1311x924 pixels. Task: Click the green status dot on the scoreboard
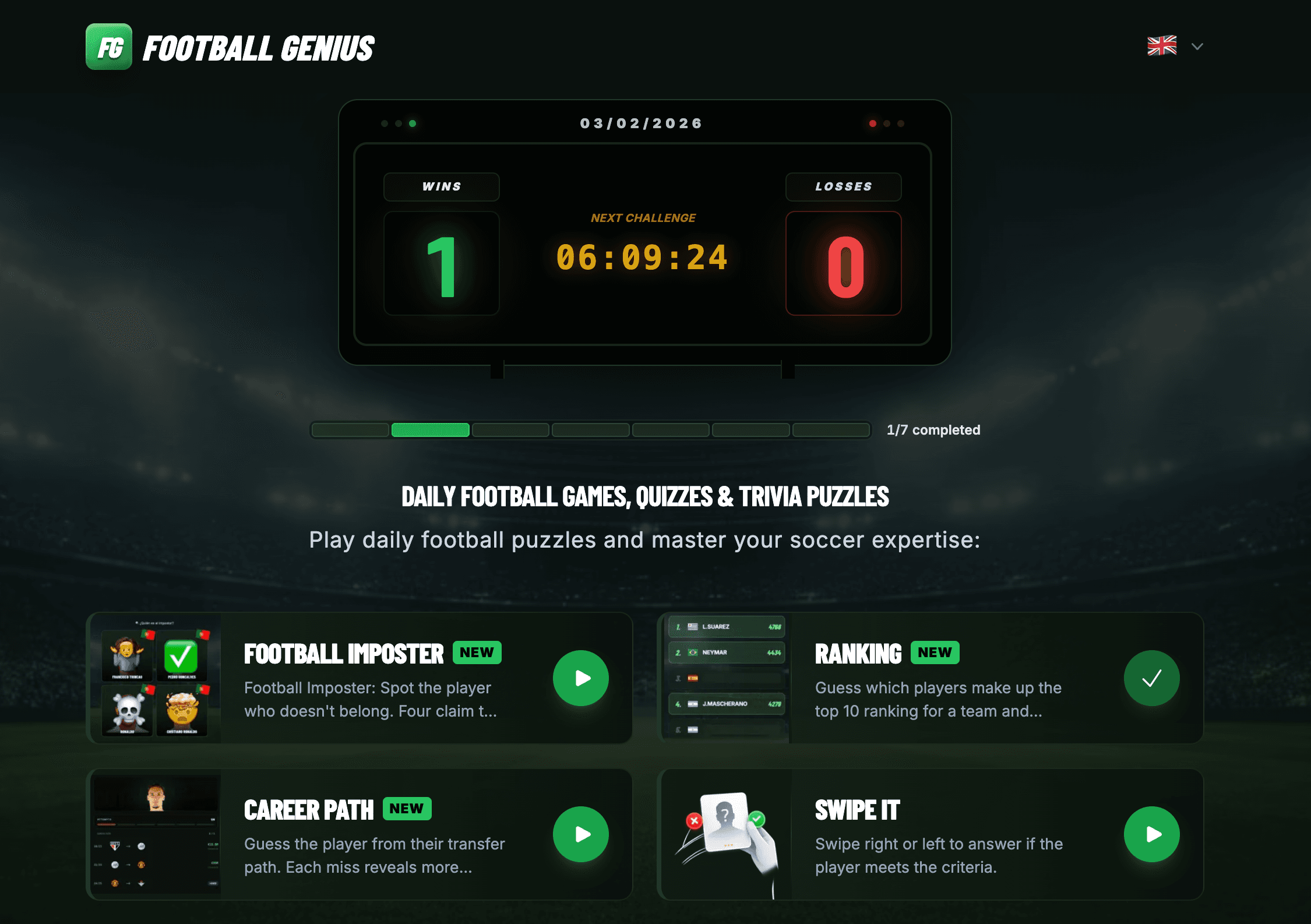[x=413, y=123]
